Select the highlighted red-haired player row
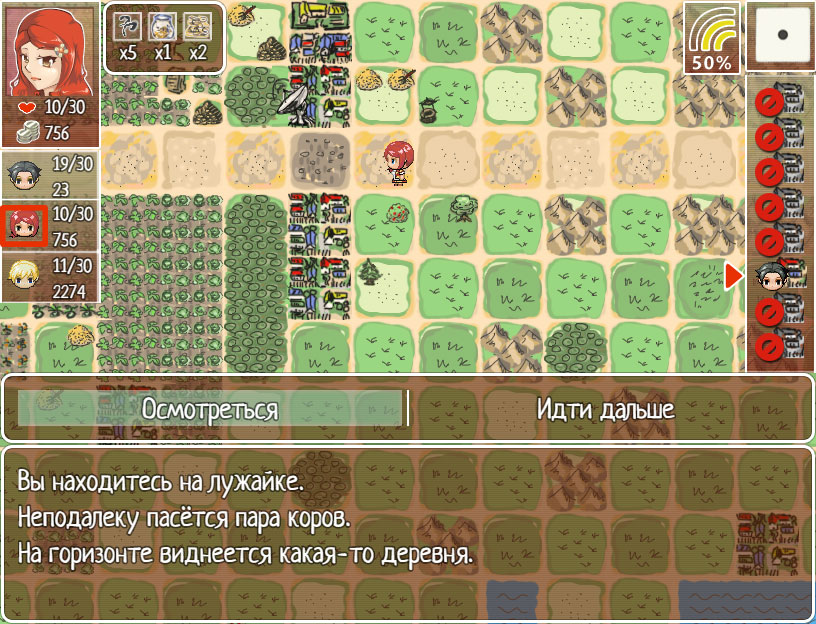Viewport: 816px width, 624px height. point(50,226)
